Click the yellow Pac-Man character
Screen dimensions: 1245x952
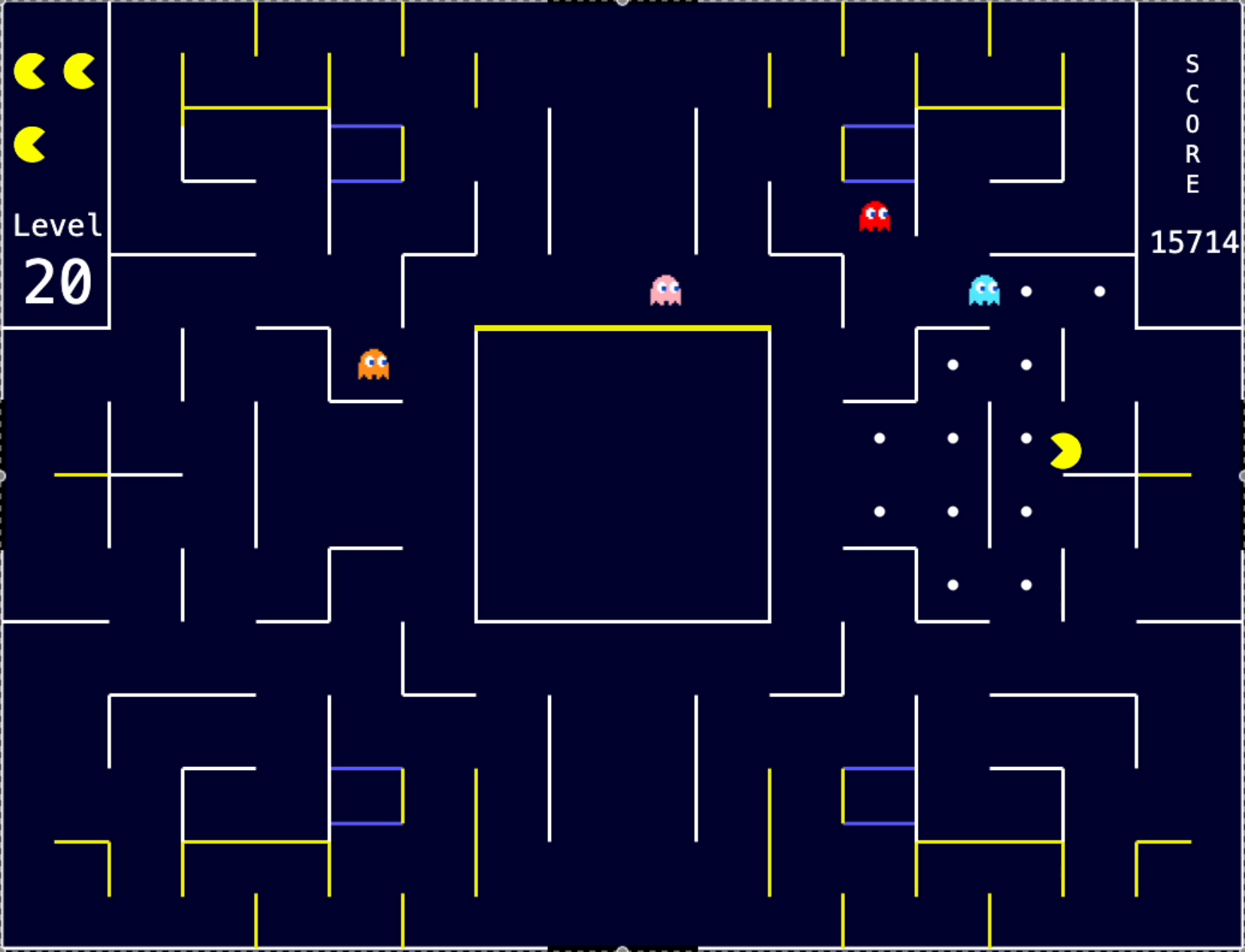coord(1065,450)
